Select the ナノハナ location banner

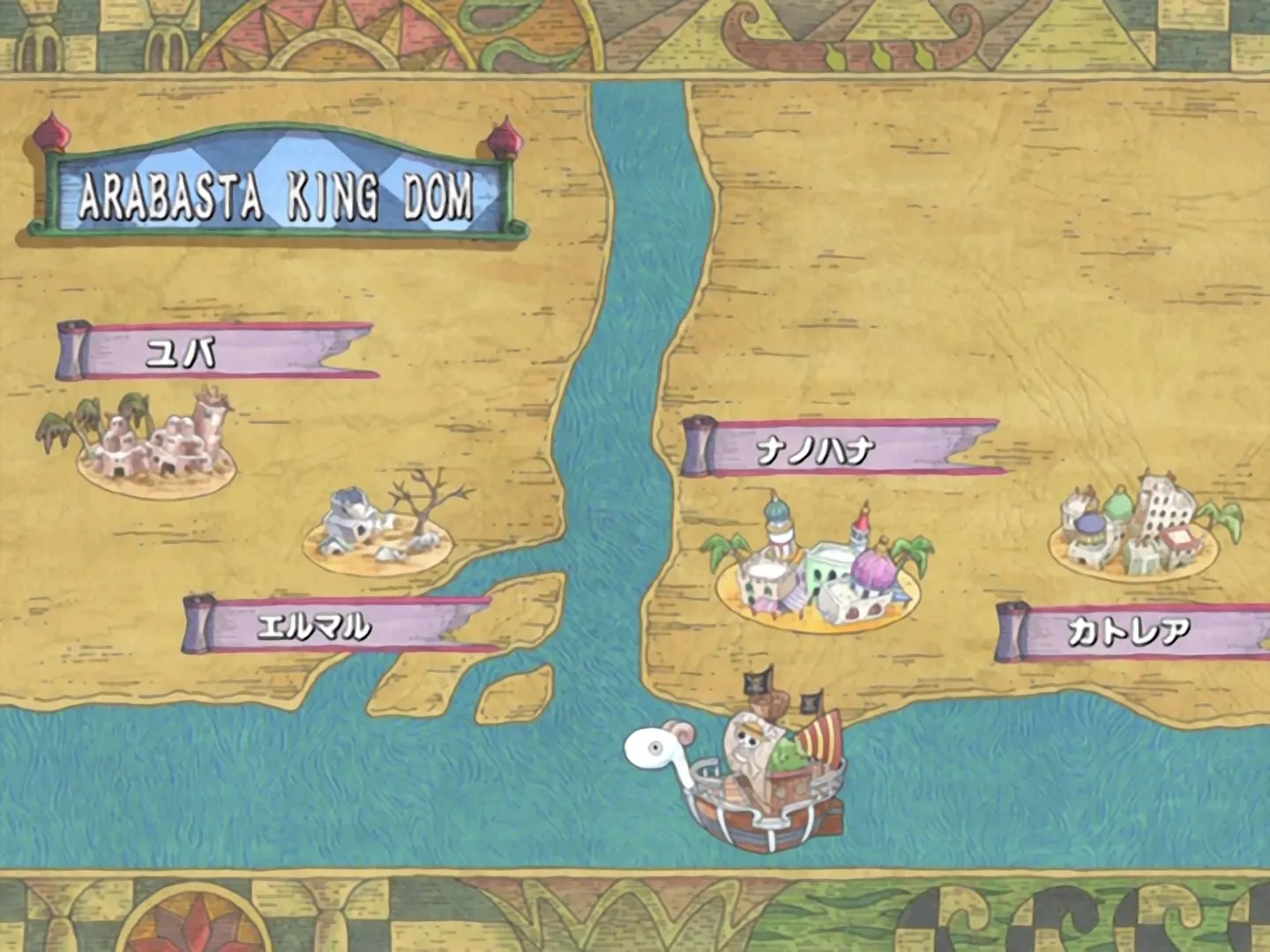tap(842, 448)
